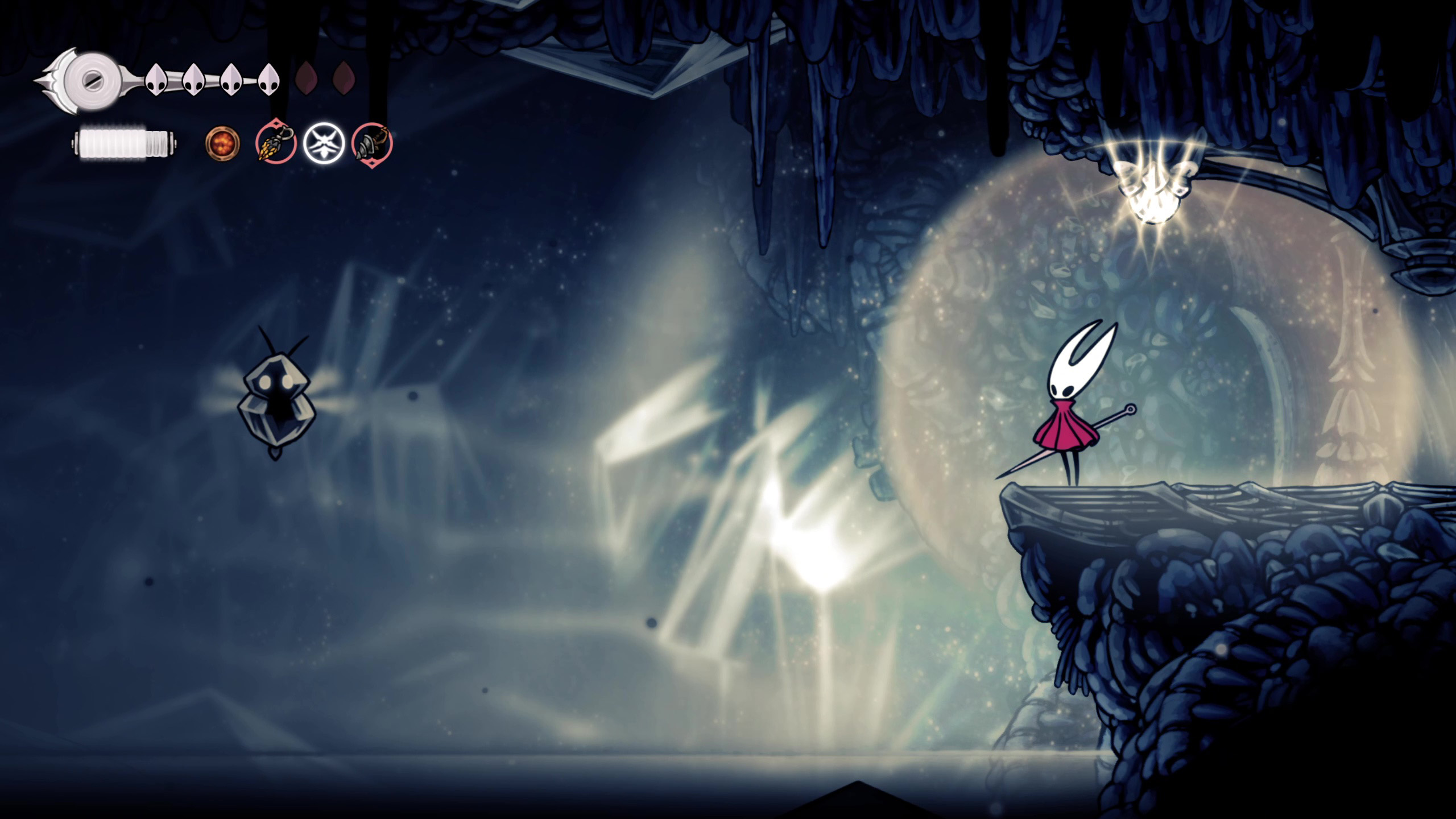Use the white silk skill emblem
This screenshot has width=1456, height=819.
(x=324, y=143)
